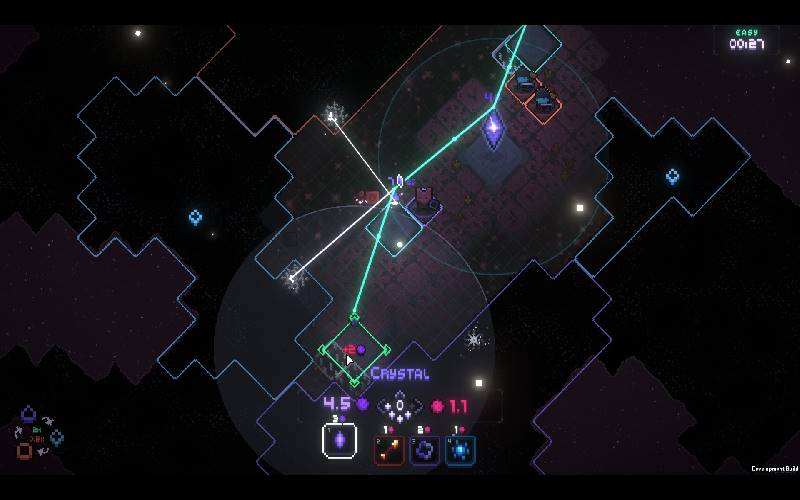Image resolution: width=800 pixels, height=500 pixels.
Task: Choose the orange beam tower slot
Action: coord(389,450)
